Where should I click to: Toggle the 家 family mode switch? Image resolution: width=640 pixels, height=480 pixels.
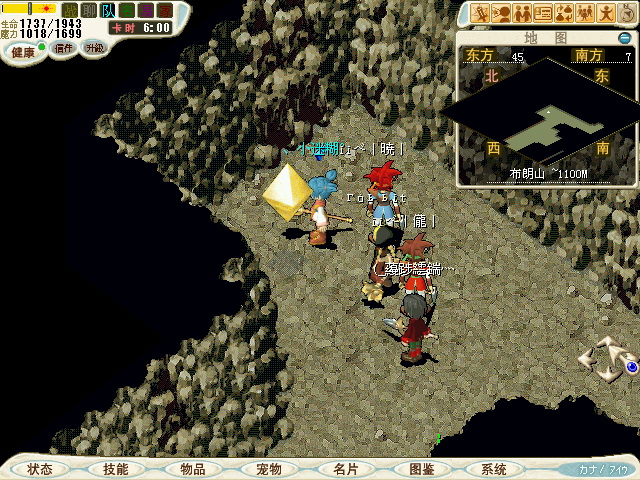click(165, 11)
